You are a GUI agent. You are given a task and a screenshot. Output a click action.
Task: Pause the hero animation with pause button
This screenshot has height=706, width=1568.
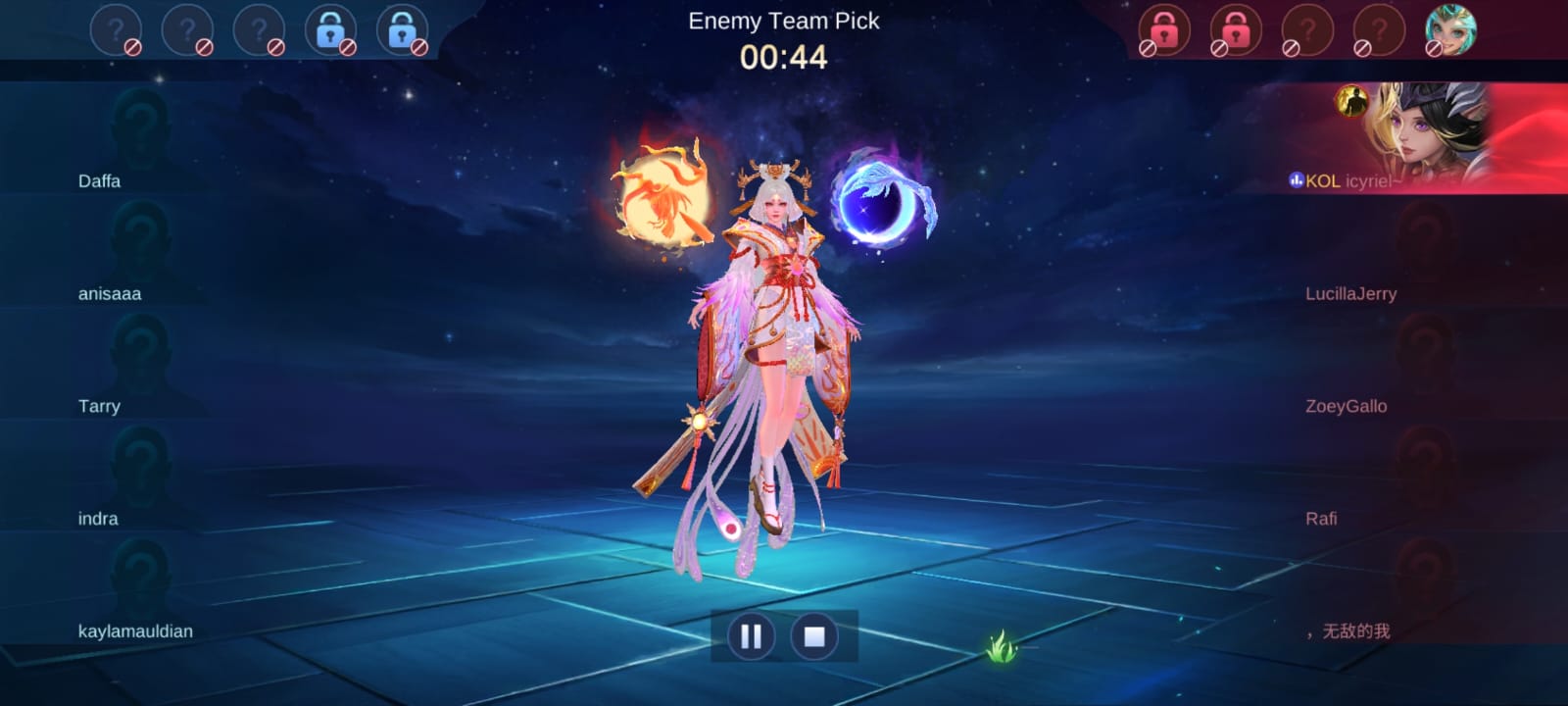pyautogui.click(x=751, y=636)
